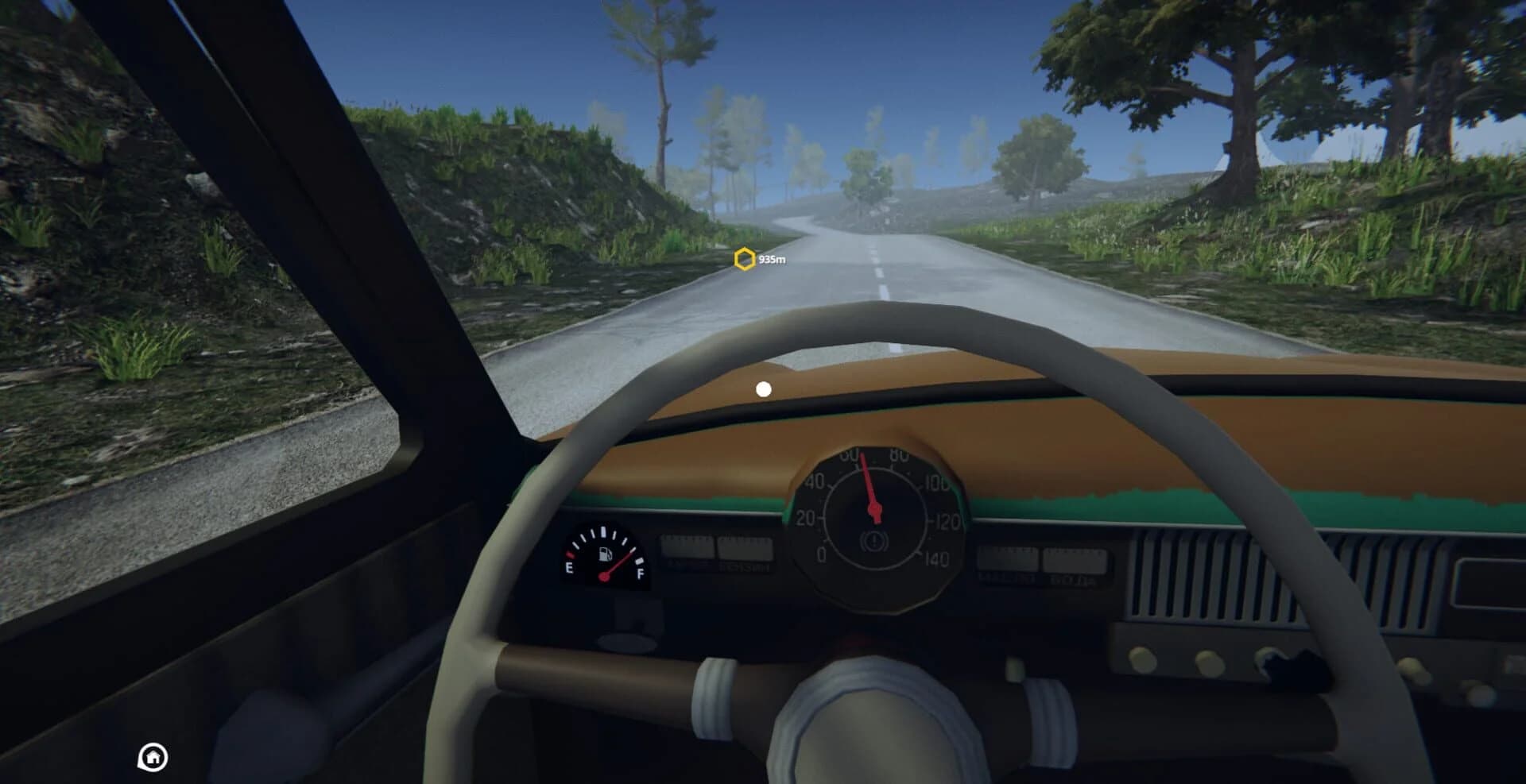Click the 140 mark on the speedometer
Image resolution: width=1526 pixels, height=784 pixels.
click(x=938, y=558)
